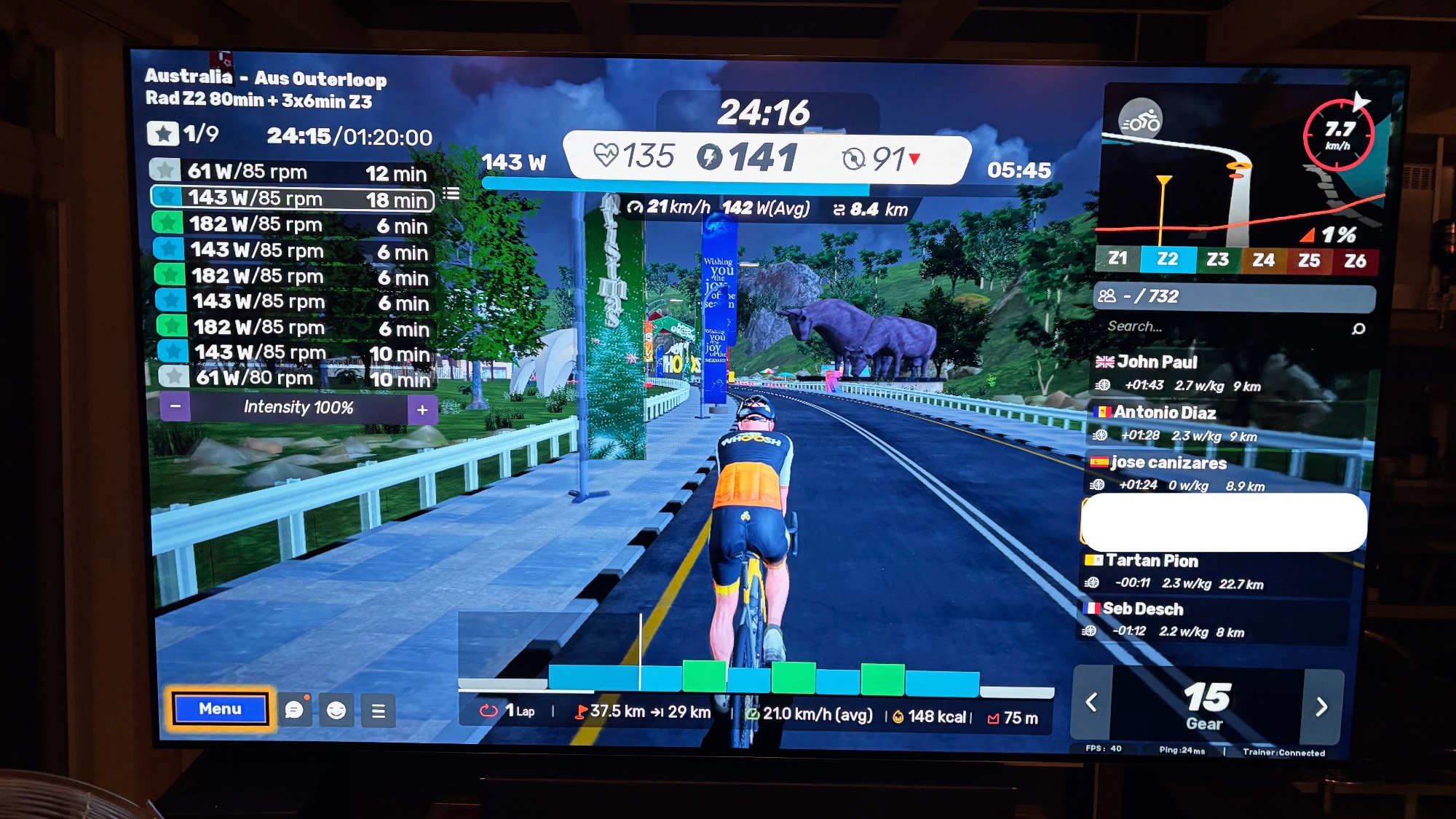Viewport: 1456px width, 819px height.
Task: Open the chat message bubble
Action: pos(294,710)
